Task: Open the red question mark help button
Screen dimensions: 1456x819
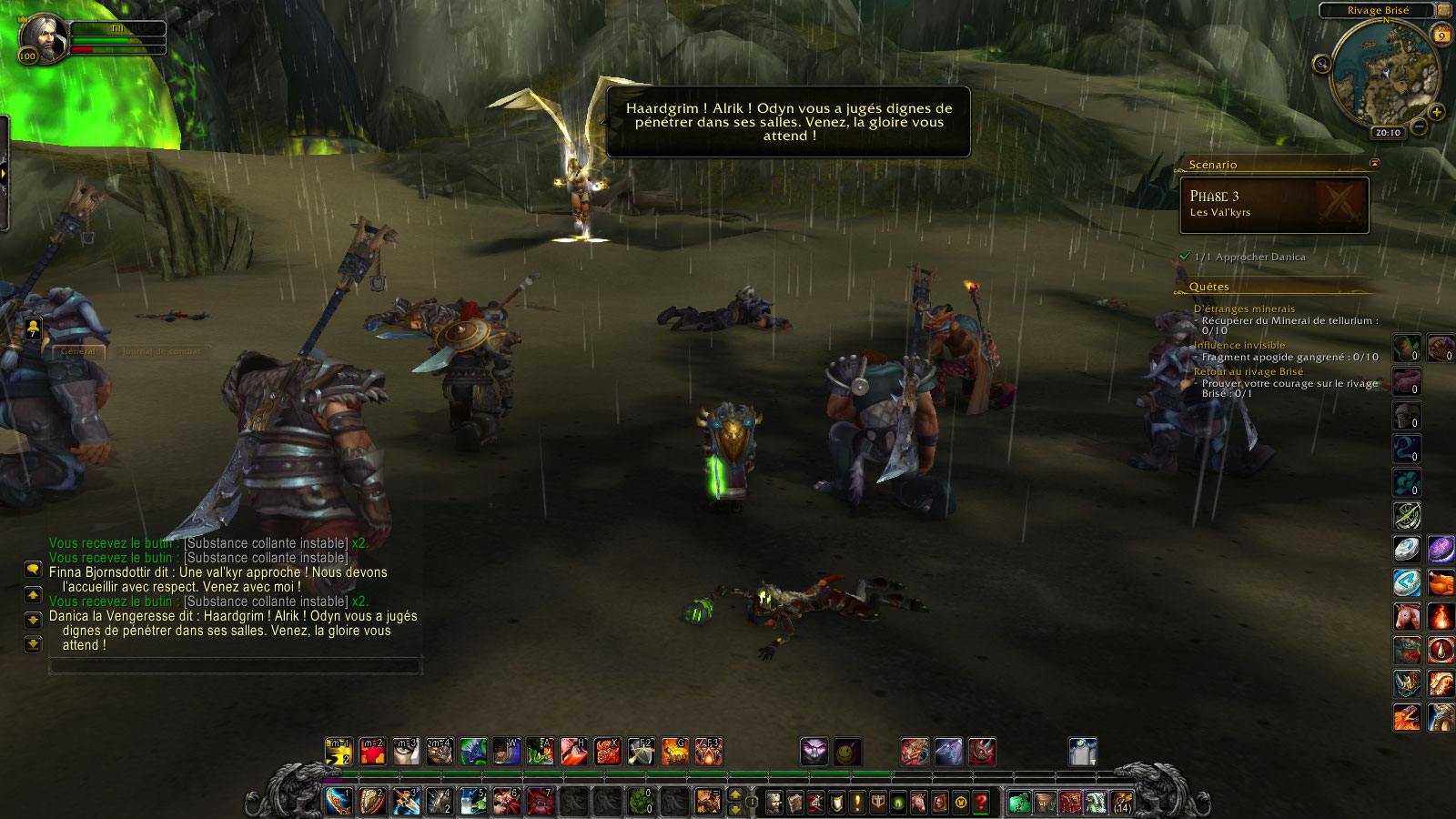Action: [981, 803]
